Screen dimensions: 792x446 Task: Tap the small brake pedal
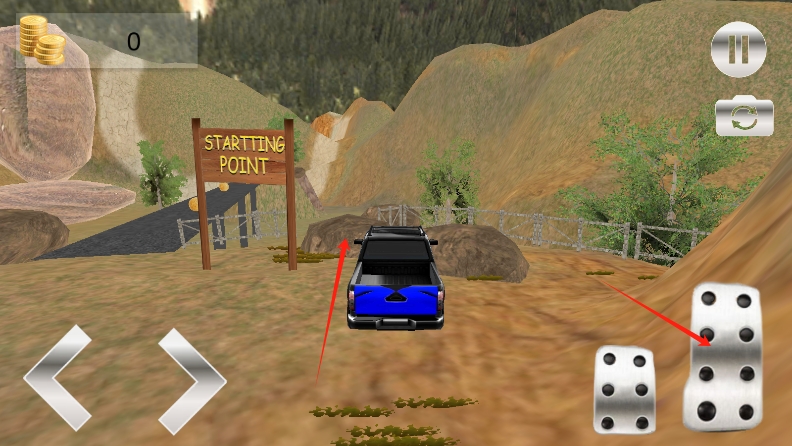(624, 388)
